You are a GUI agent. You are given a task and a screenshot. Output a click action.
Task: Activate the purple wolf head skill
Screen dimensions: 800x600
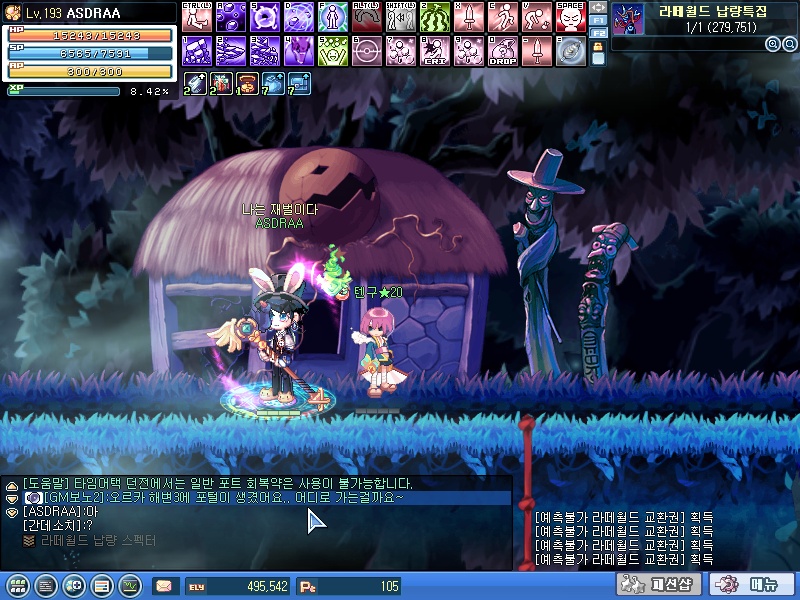click(297, 50)
